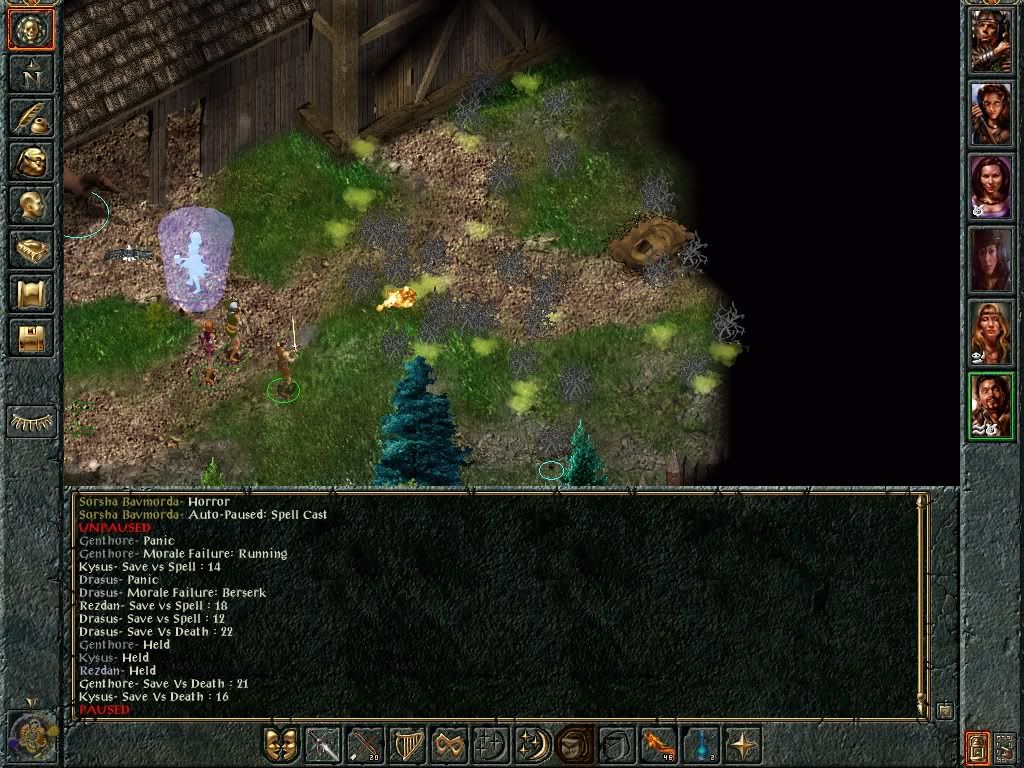Select the woman in purple portrait
This screenshot has height=768, width=1024.
click(x=991, y=187)
